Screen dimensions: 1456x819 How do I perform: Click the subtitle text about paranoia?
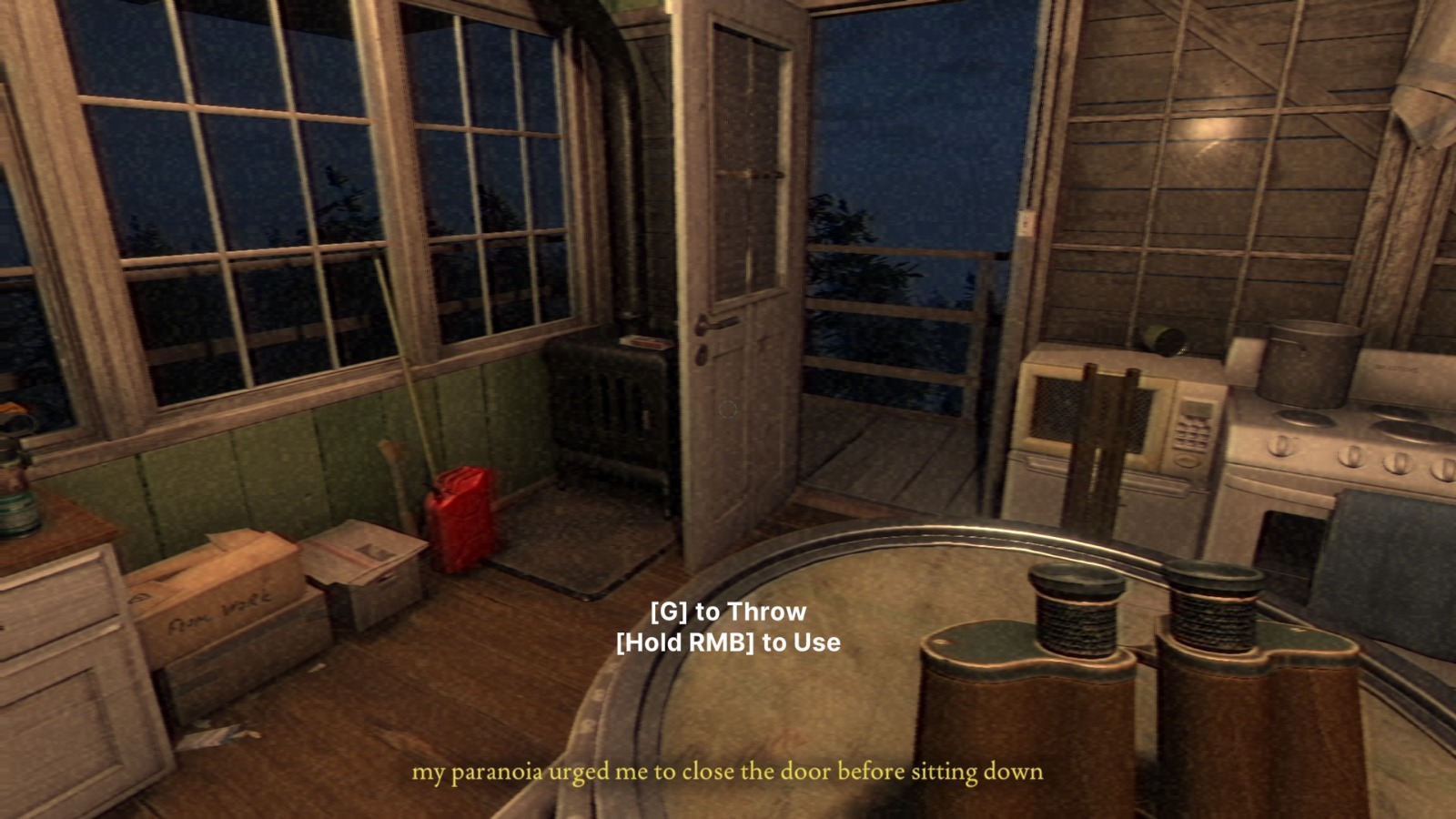[728, 773]
